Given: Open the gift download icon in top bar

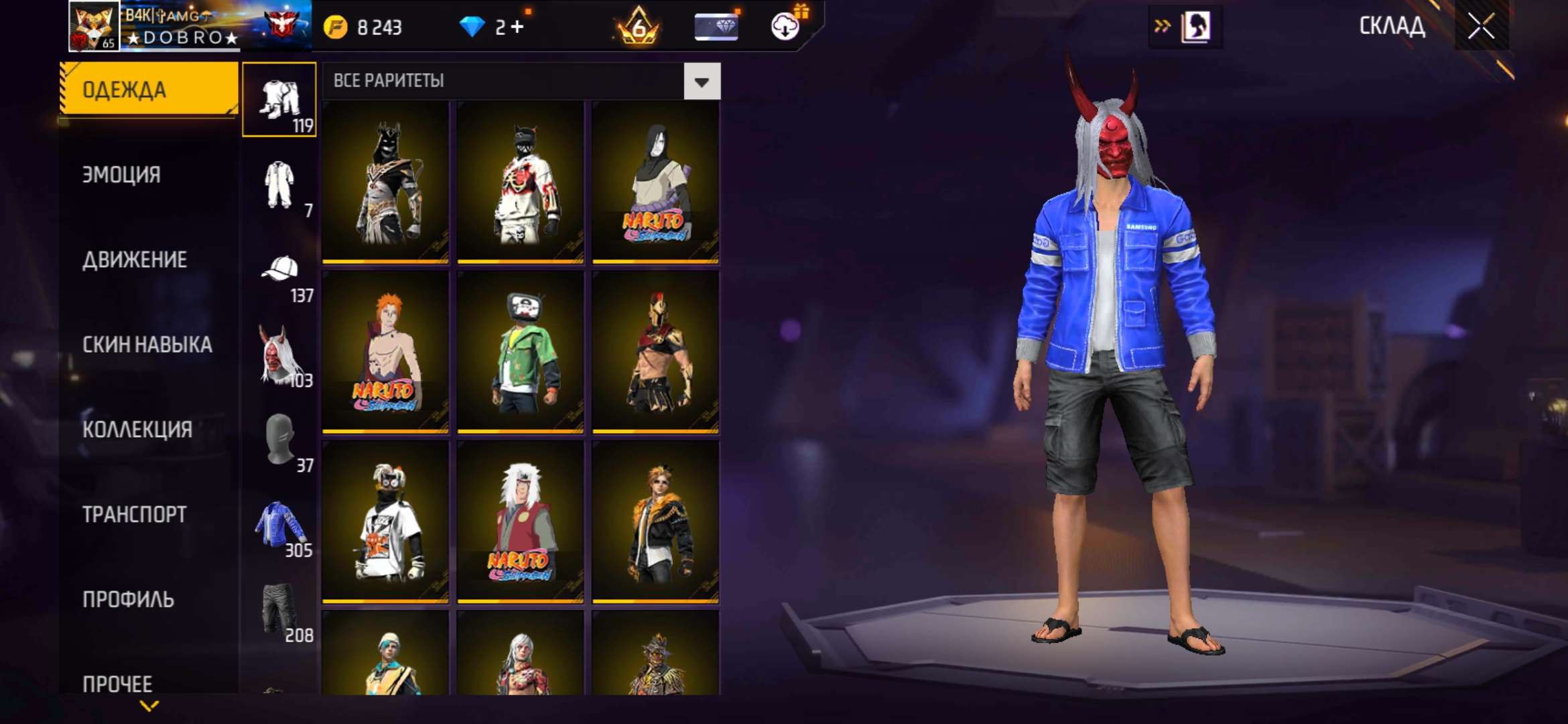Looking at the screenshot, I should click(782, 27).
